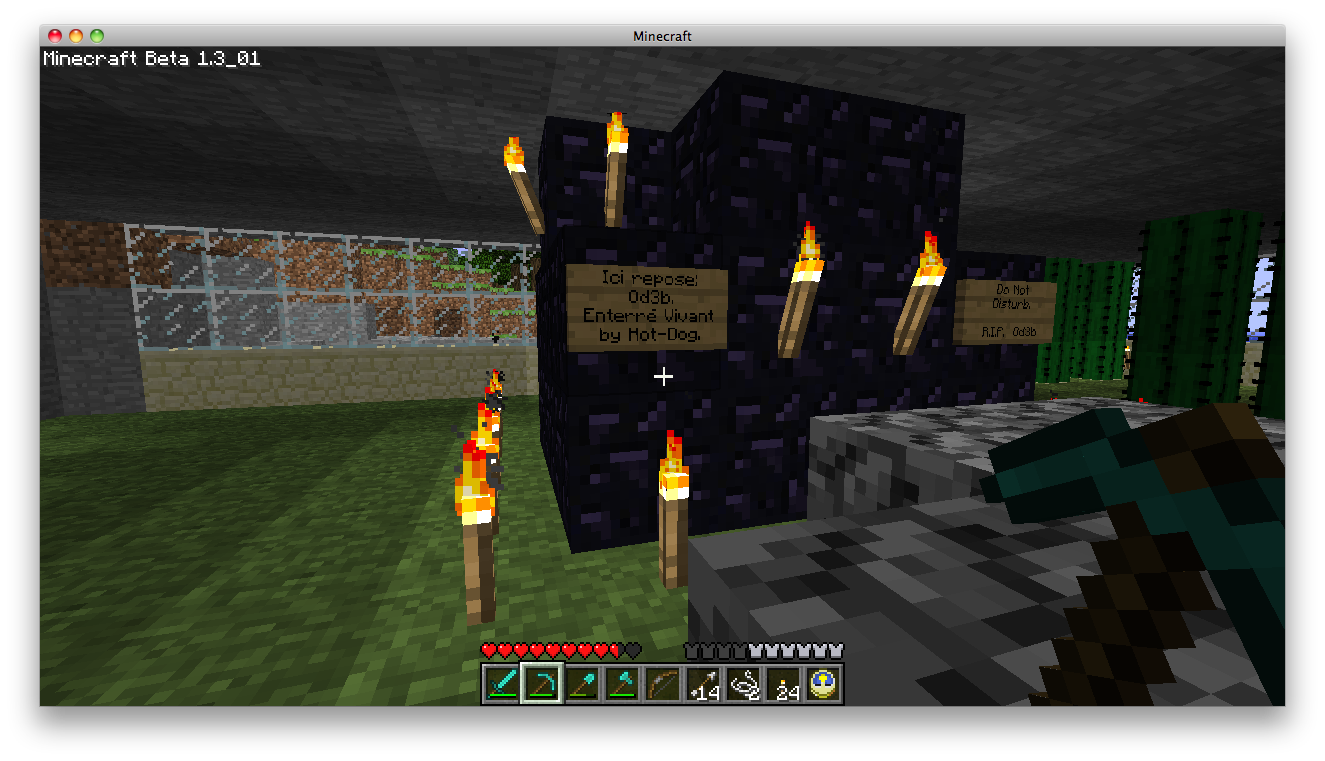This screenshot has width=1325, height=761.
Task: Equip the bow from the hotbar
Action: (x=662, y=684)
